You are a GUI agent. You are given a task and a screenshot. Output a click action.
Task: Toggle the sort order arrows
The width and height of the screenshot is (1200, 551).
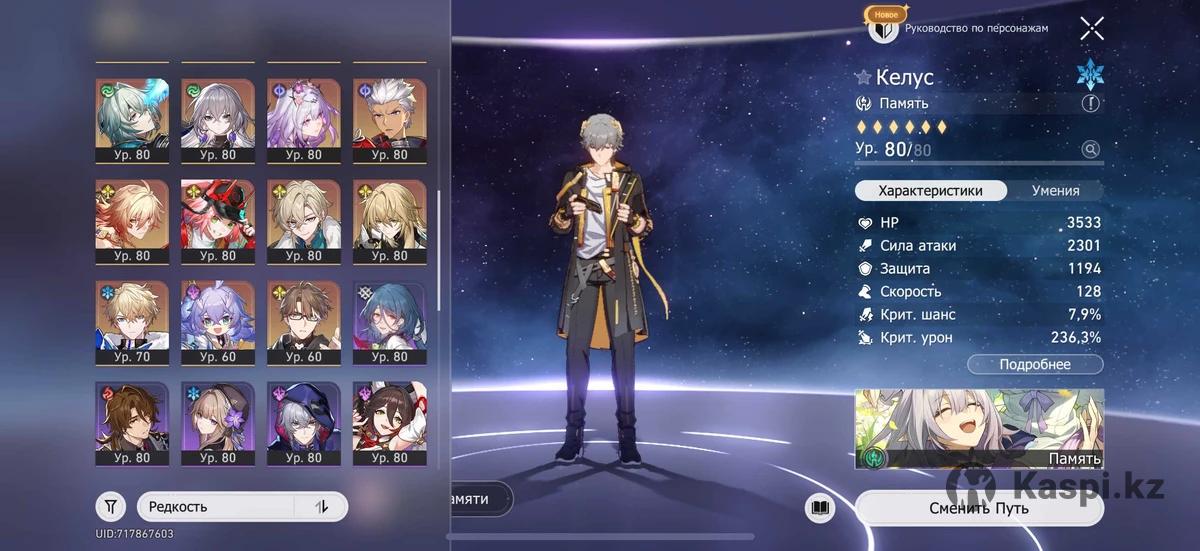[322, 506]
